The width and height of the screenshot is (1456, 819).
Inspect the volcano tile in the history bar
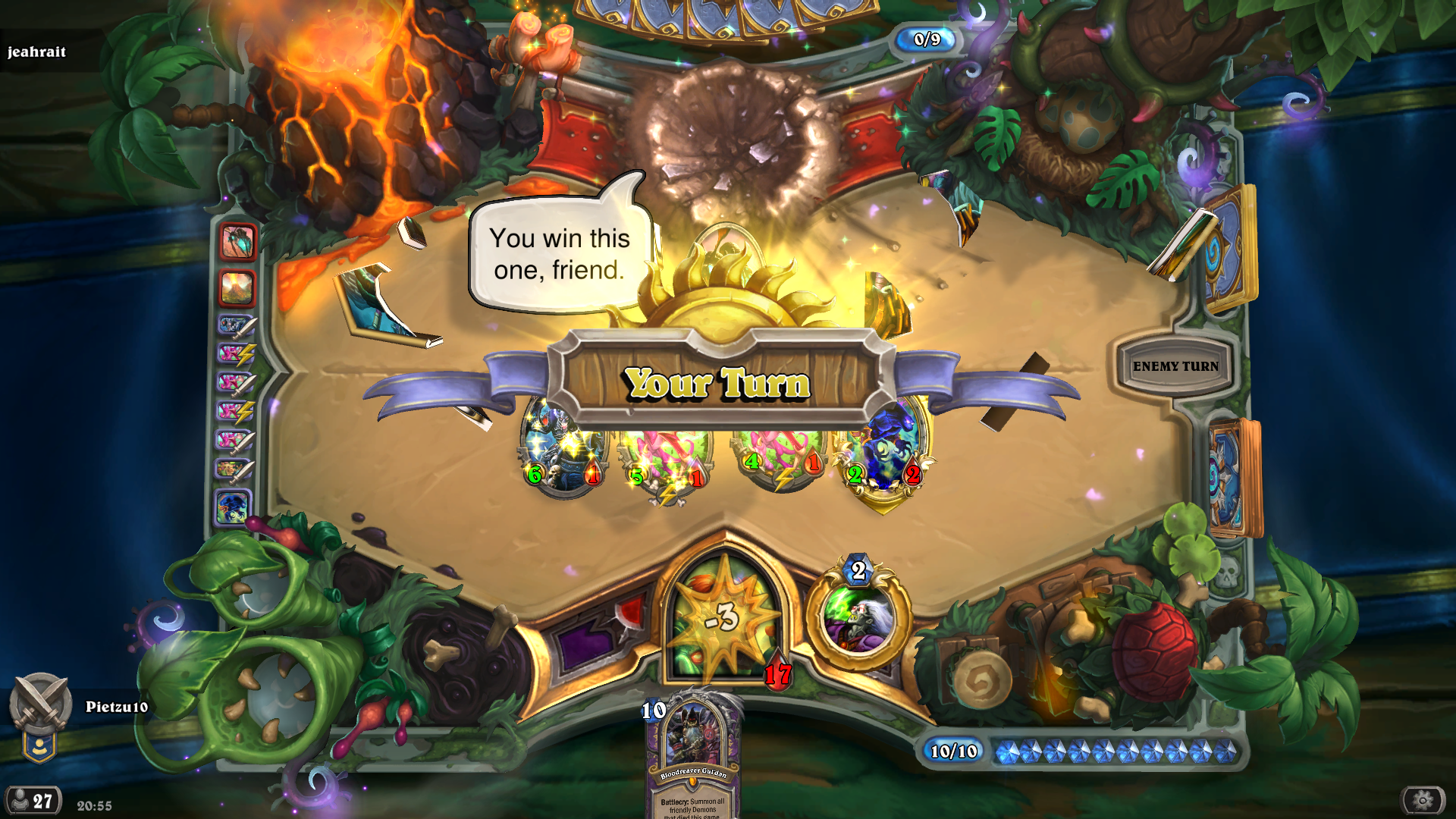[x=237, y=288]
